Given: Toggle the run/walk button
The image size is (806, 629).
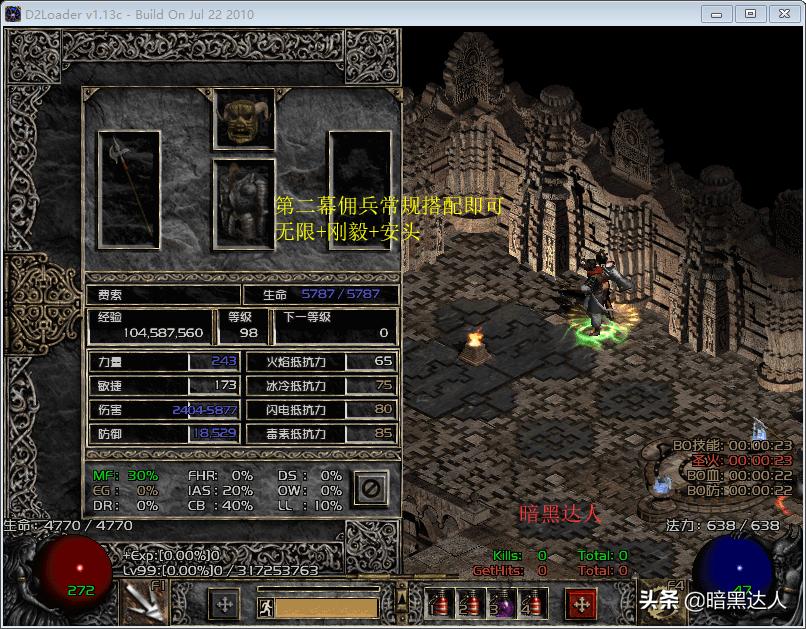Looking at the screenshot, I should [263, 604].
